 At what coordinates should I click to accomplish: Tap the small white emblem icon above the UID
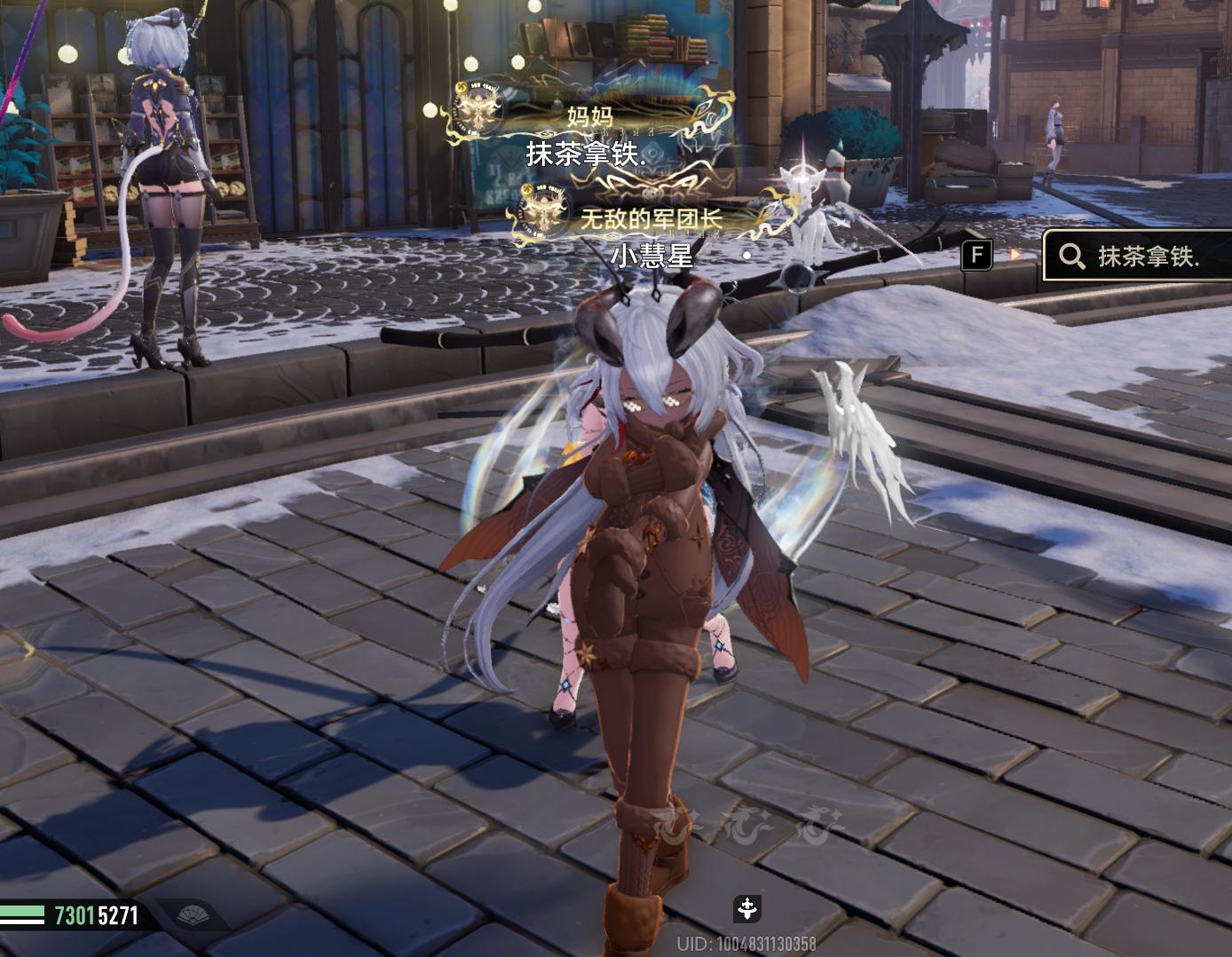click(x=747, y=908)
